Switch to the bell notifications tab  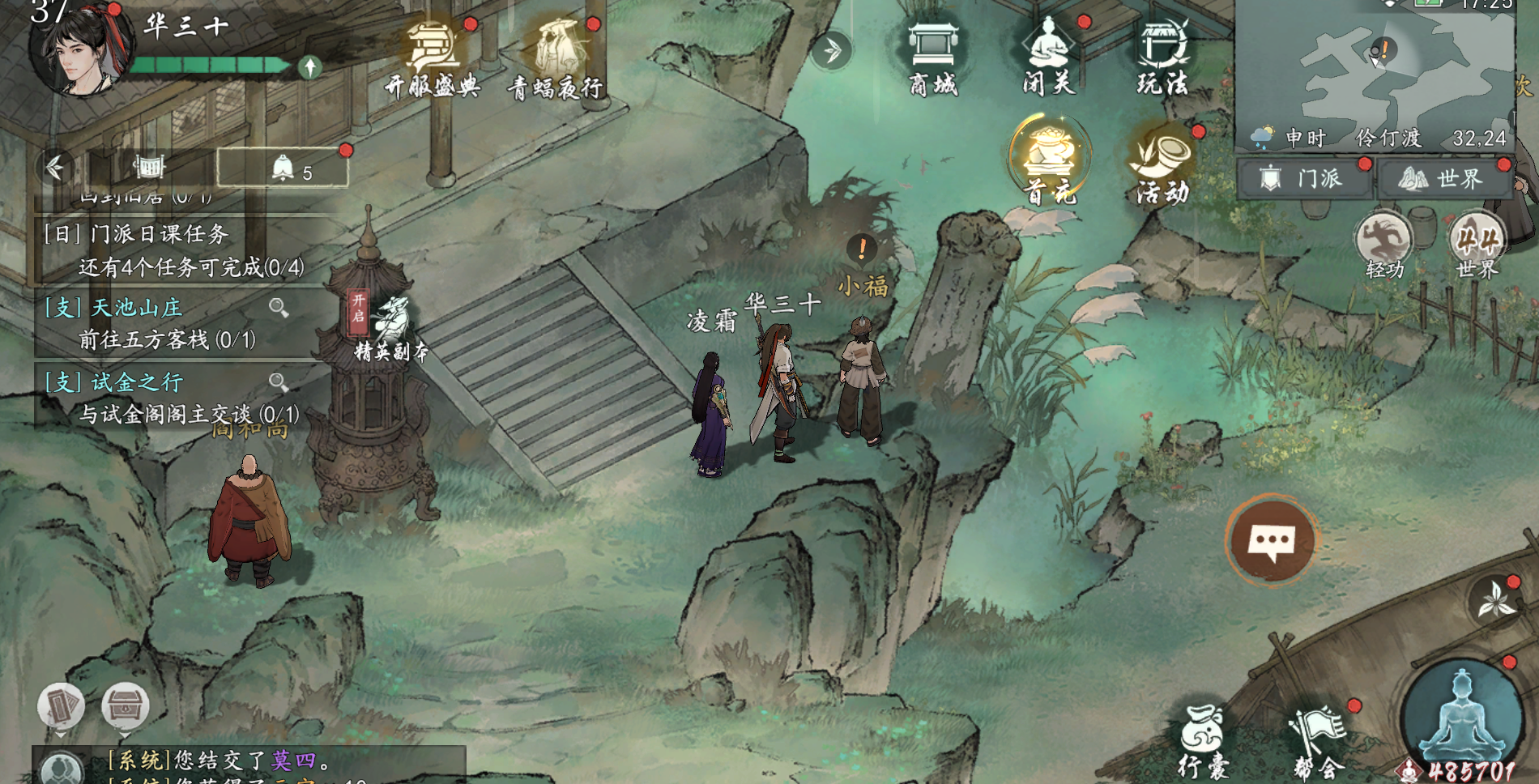pyautogui.click(x=283, y=168)
